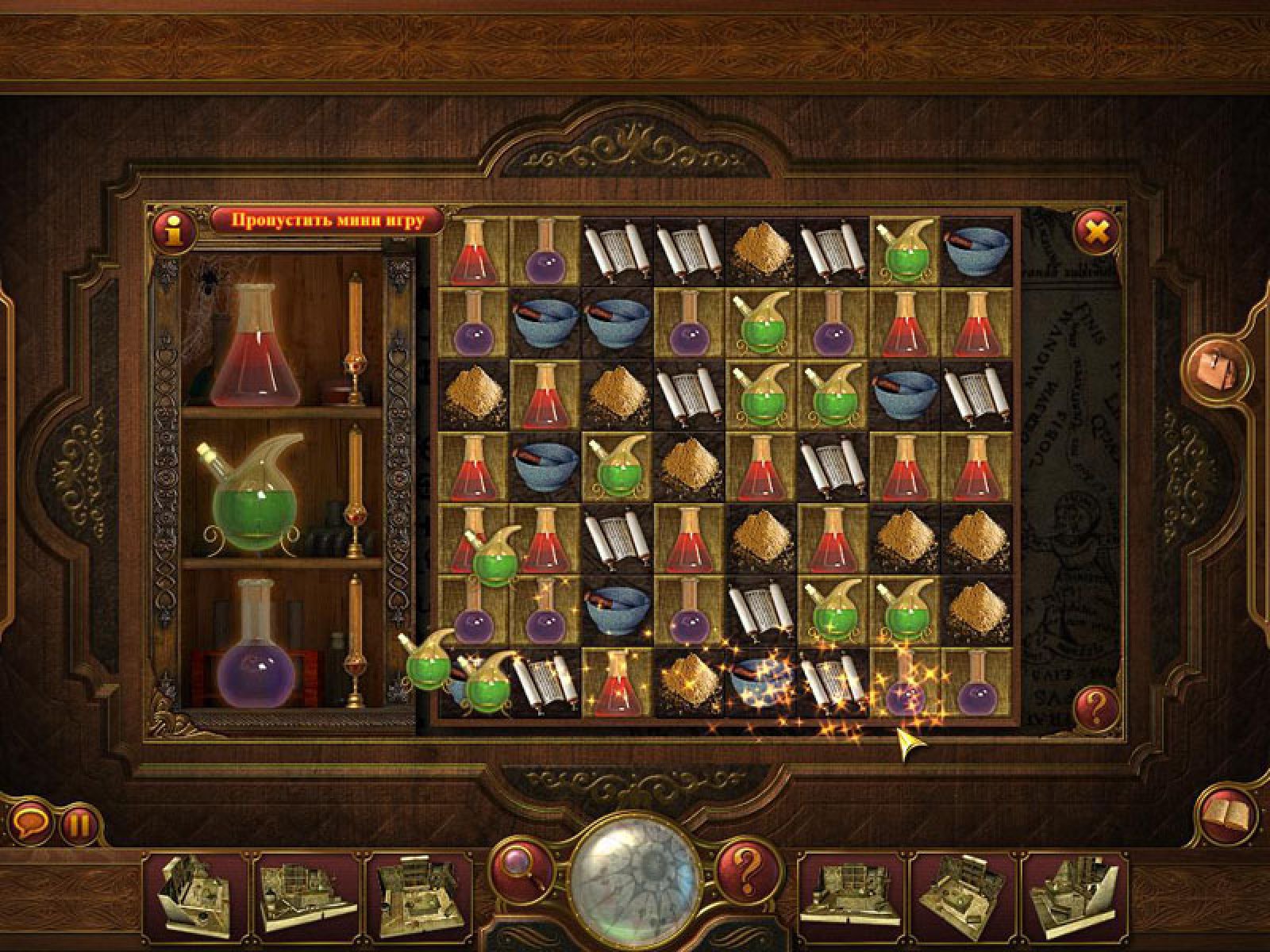Image resolution: width=1270 pixels, height=952 pixels.
Task: Skip the mini game with Пропустить мини игру
Action: (327, 220)
